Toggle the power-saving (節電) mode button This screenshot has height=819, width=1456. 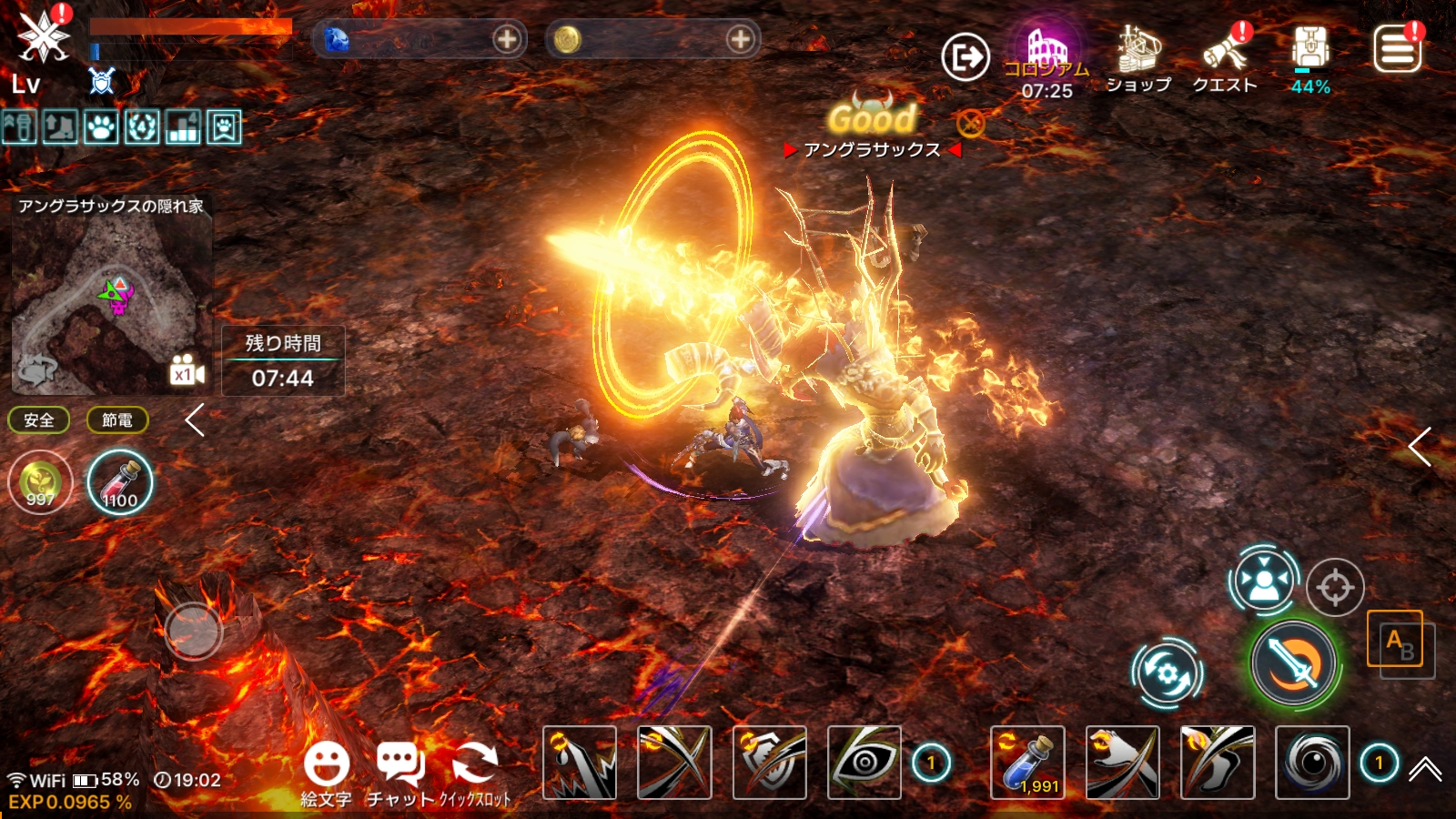pyautogui.click(x=117, y=420)
